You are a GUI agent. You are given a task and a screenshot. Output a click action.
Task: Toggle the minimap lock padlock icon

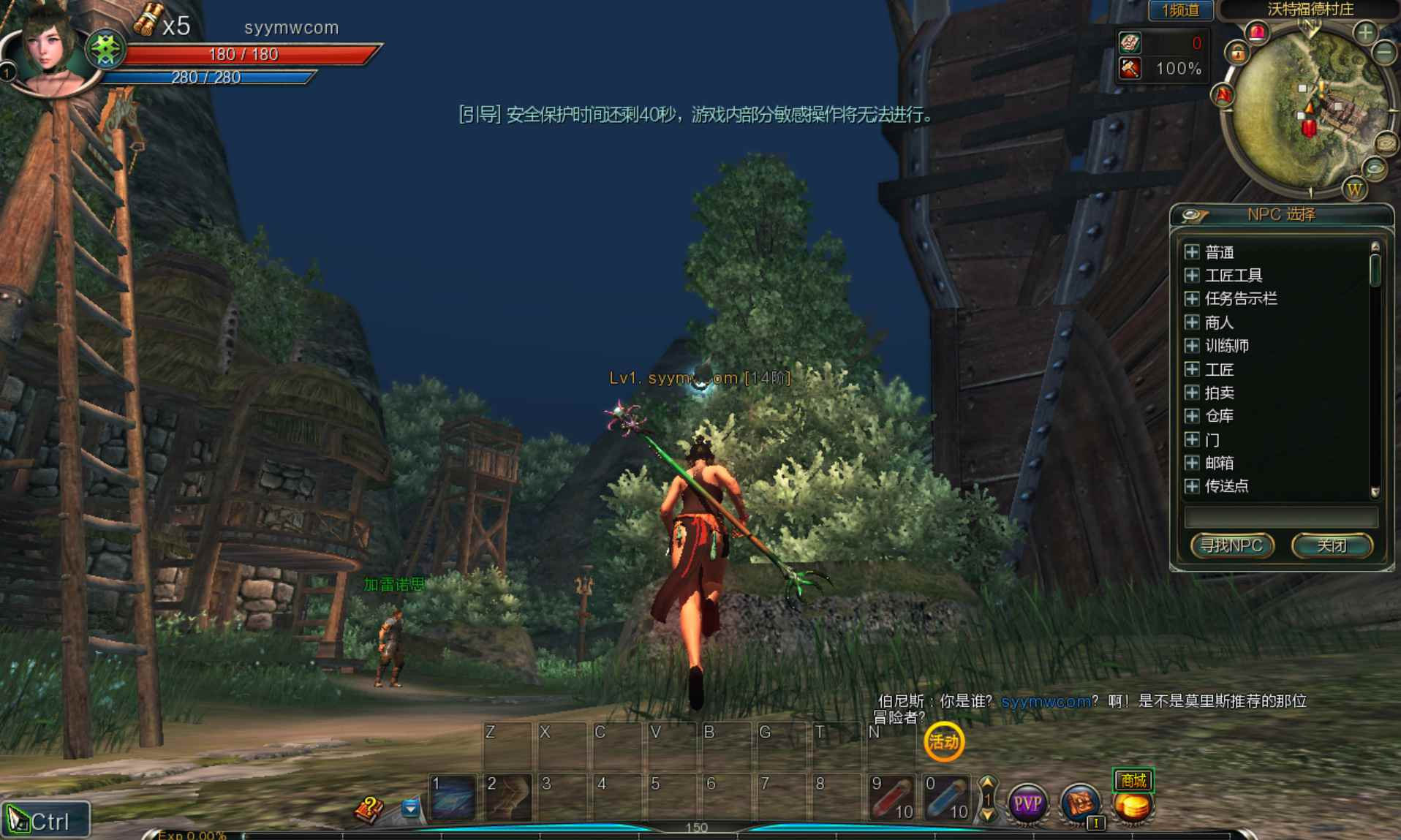tap(1237, 53)
